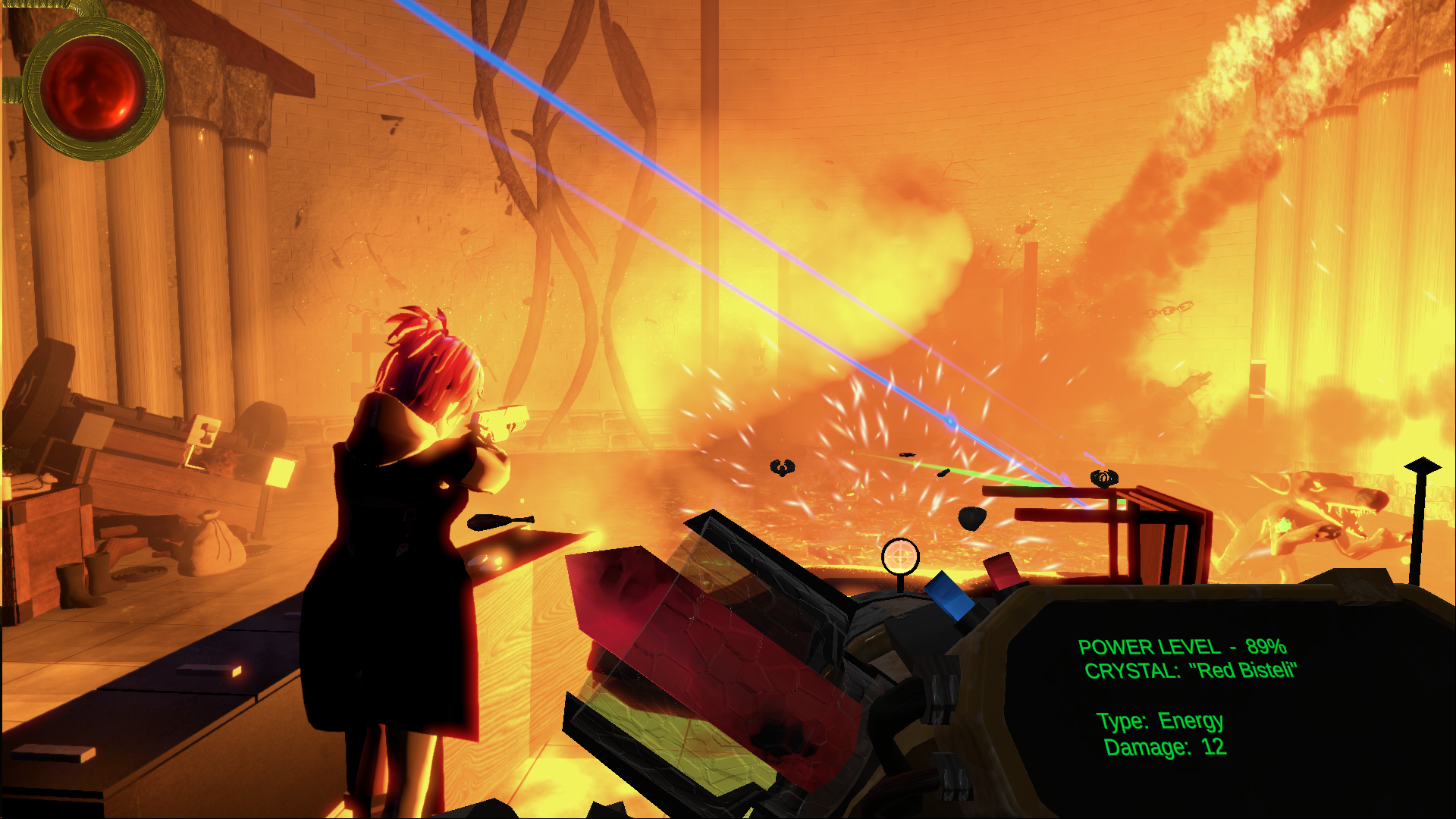The width and height of the screenshot is (1456, 819).
Task: Toggle the POWER LEVEL display readout
Action: (1183, 648)
